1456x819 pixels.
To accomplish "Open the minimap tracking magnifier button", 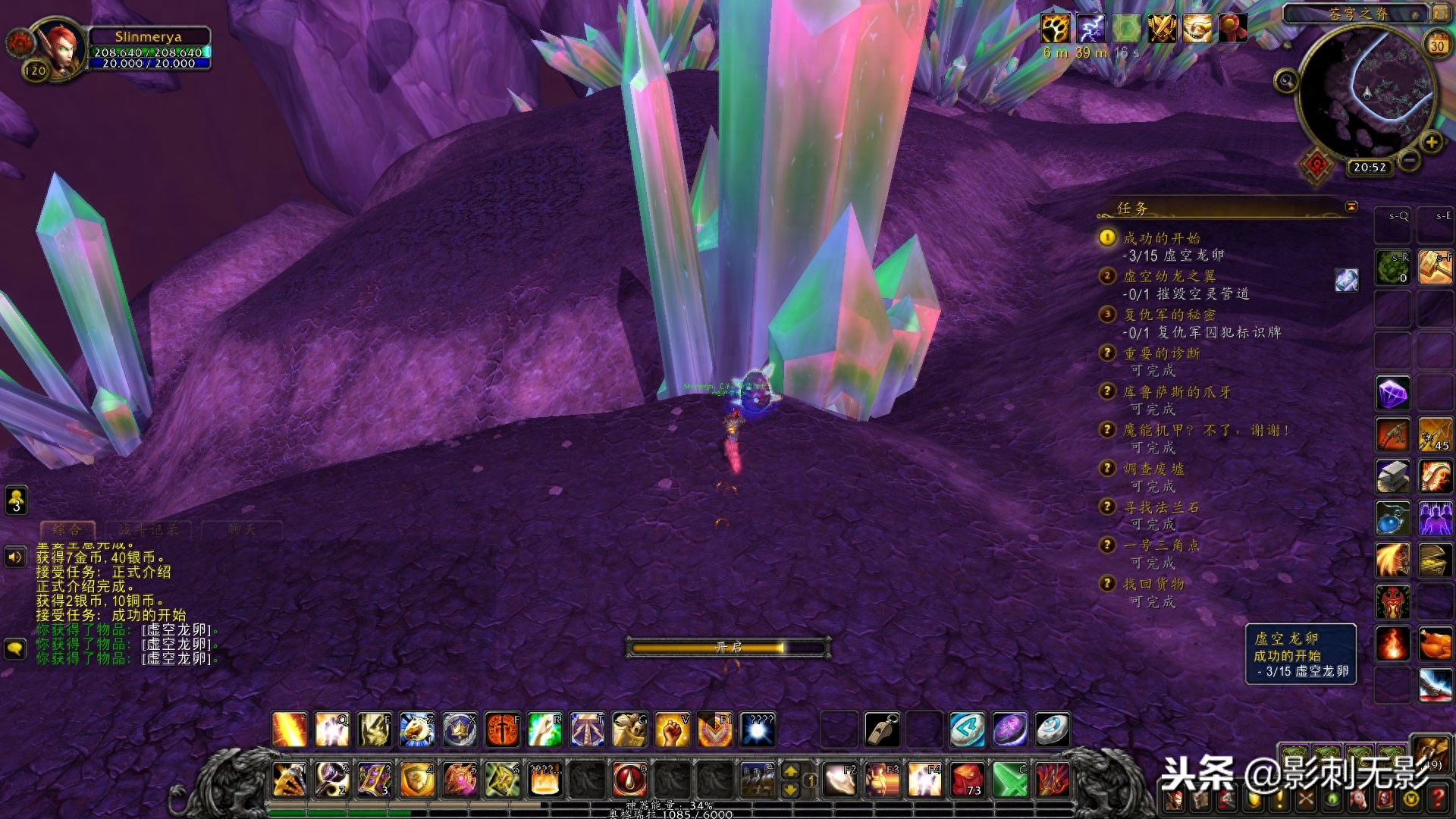I will point(1285,81).
